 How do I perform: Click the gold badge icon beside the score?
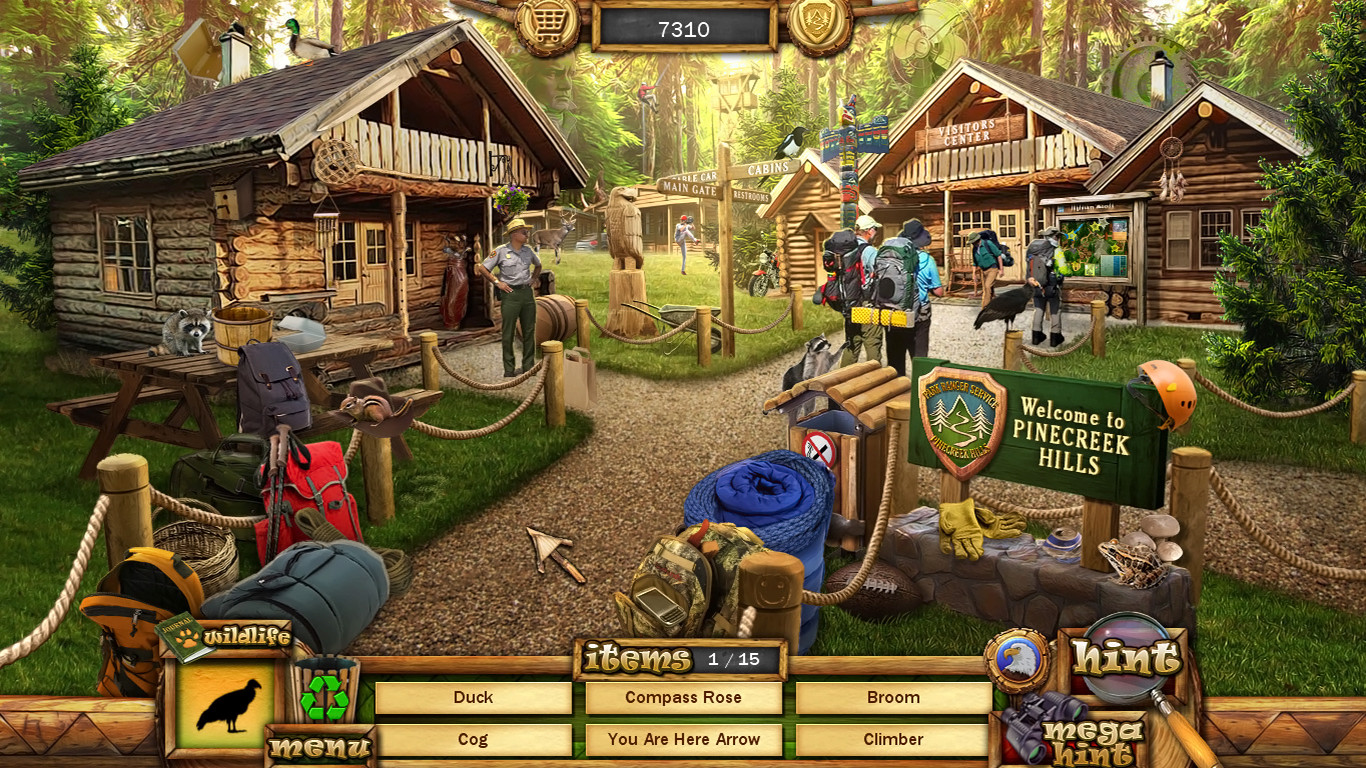[817, 25]
